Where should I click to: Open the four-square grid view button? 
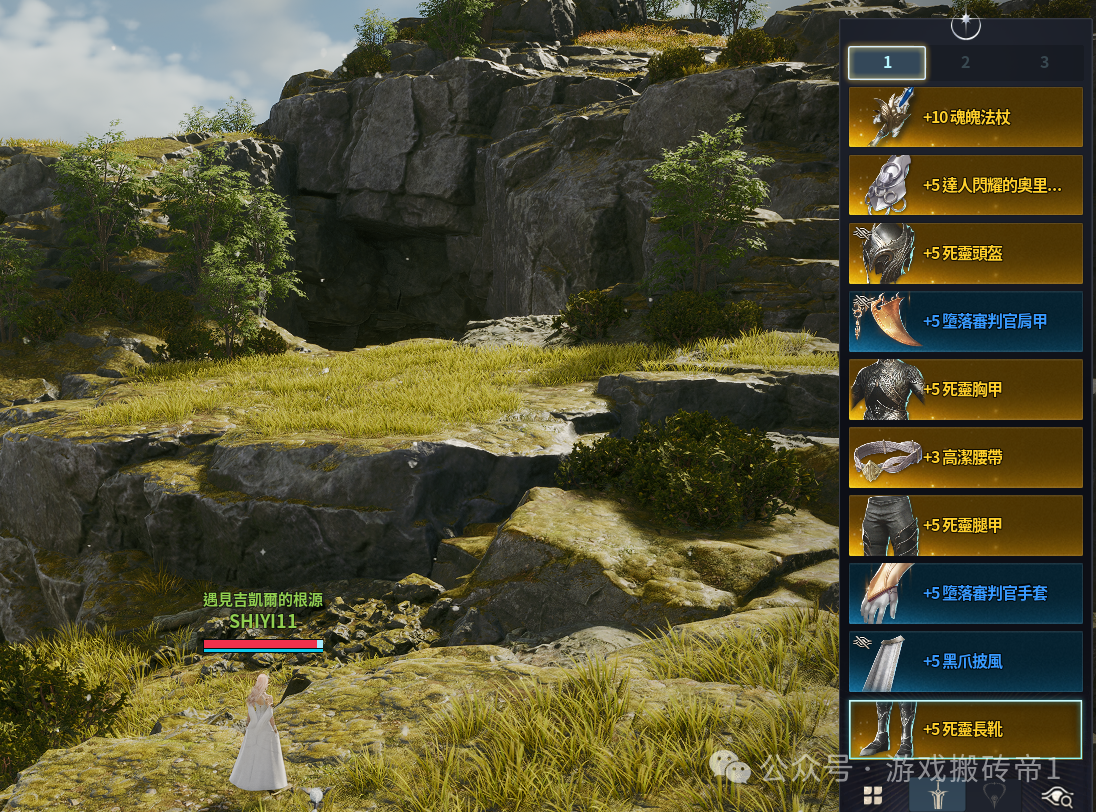(x=873, y=795)
